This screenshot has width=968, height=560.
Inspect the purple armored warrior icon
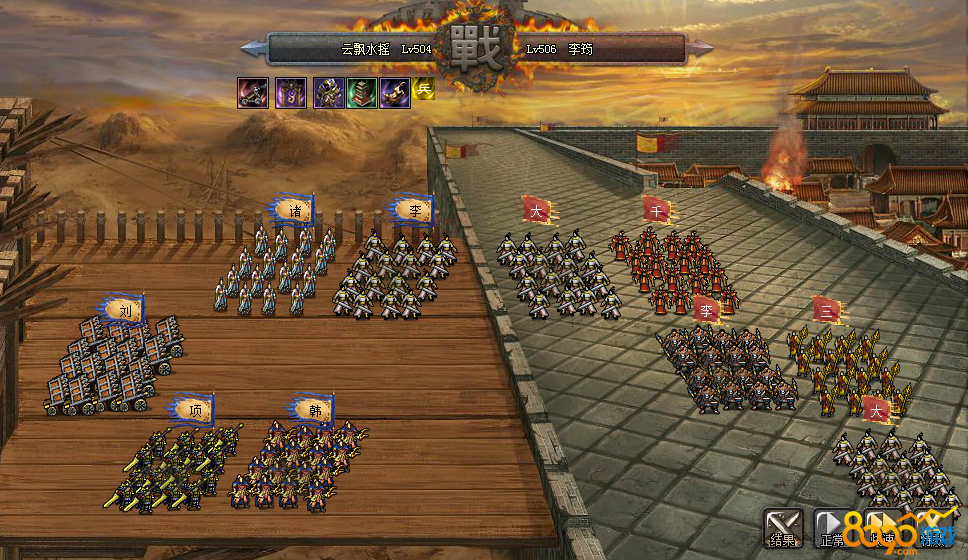(328, 93)
